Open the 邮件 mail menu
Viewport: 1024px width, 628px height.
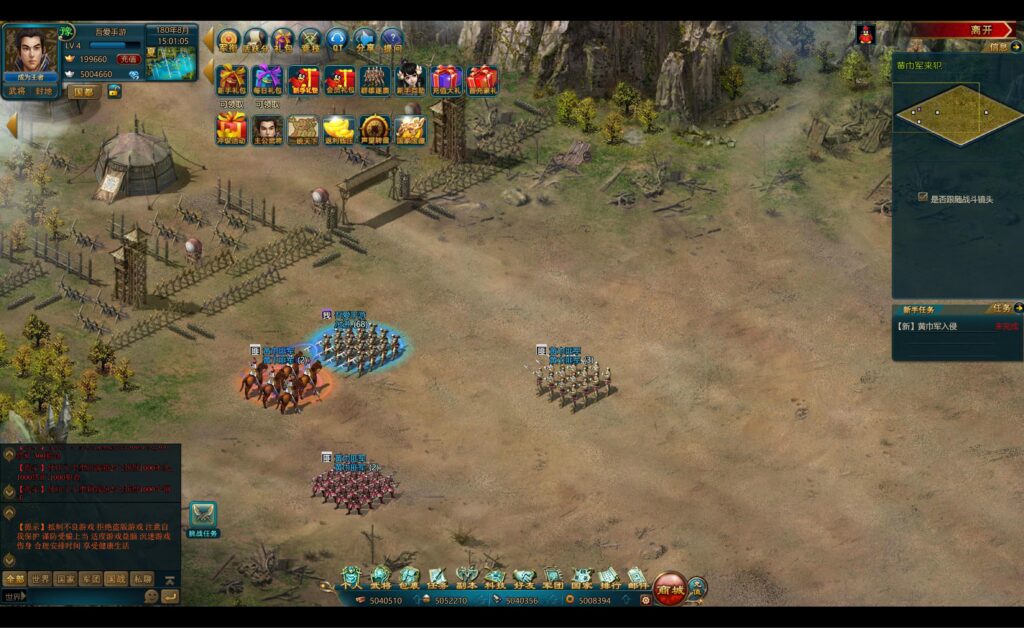point(638,577)
